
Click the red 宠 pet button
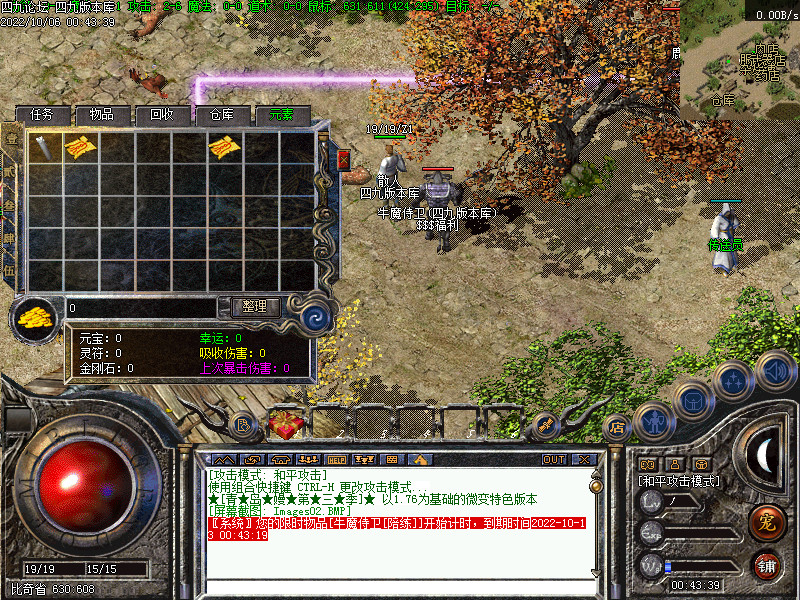[x=765, y=521]
